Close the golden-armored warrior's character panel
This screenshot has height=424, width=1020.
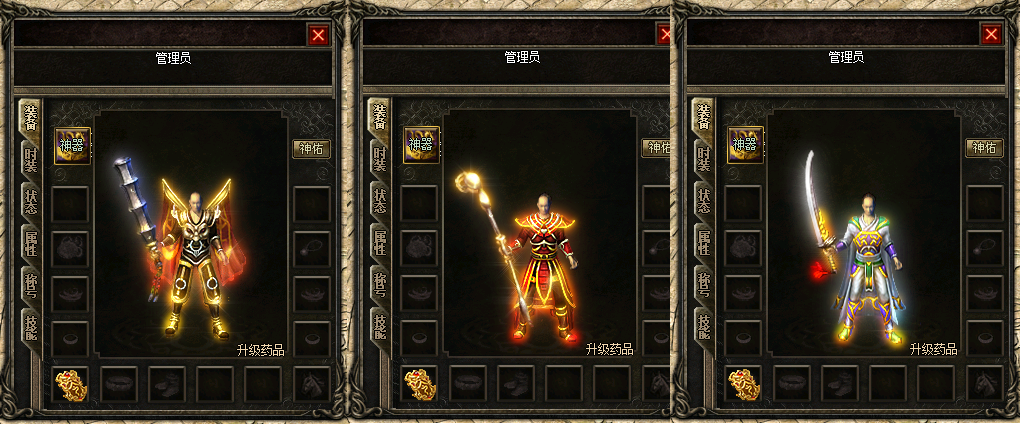tap(318, 35)
